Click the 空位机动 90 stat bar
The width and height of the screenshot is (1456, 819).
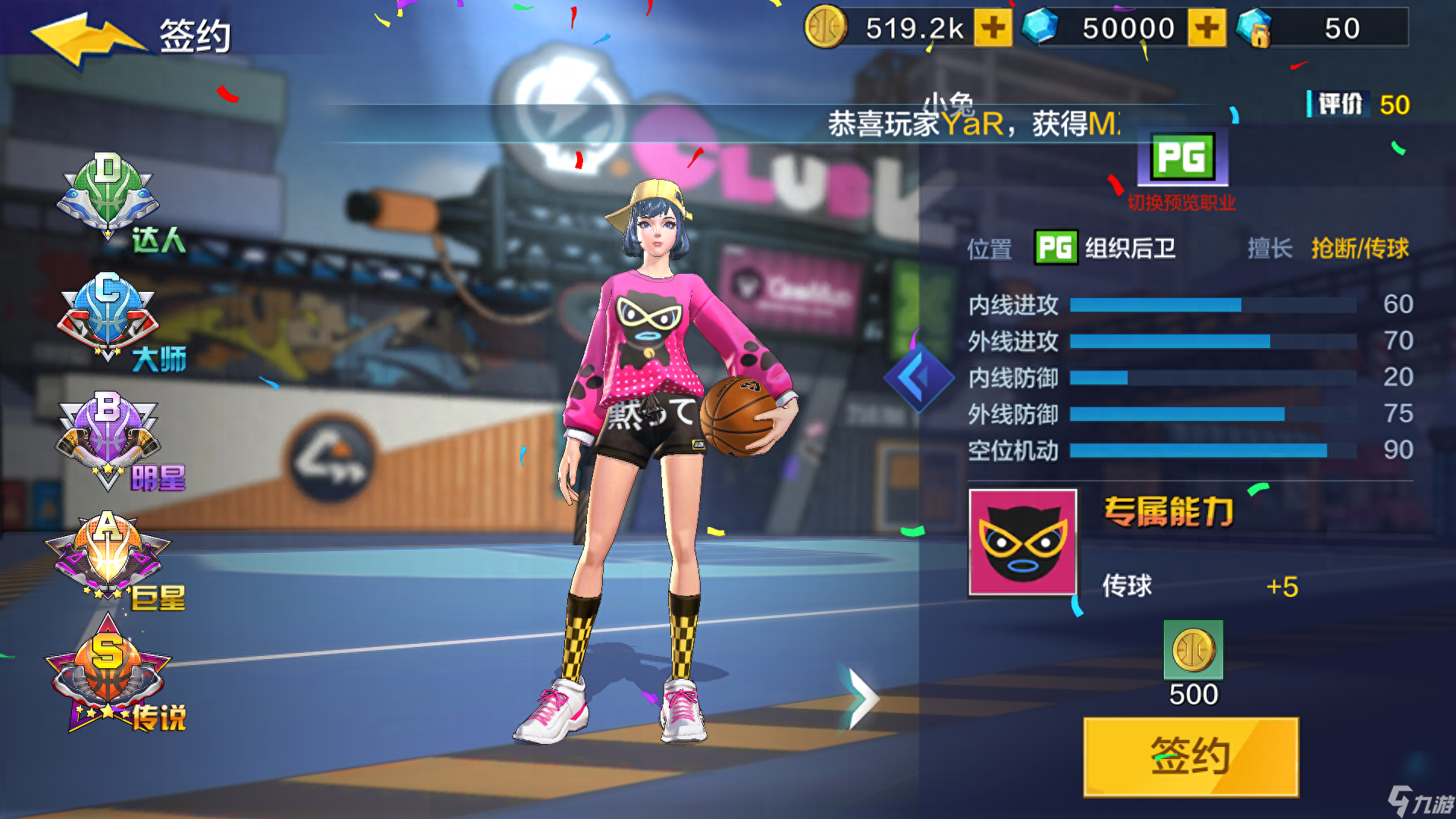click(1213, 449)
